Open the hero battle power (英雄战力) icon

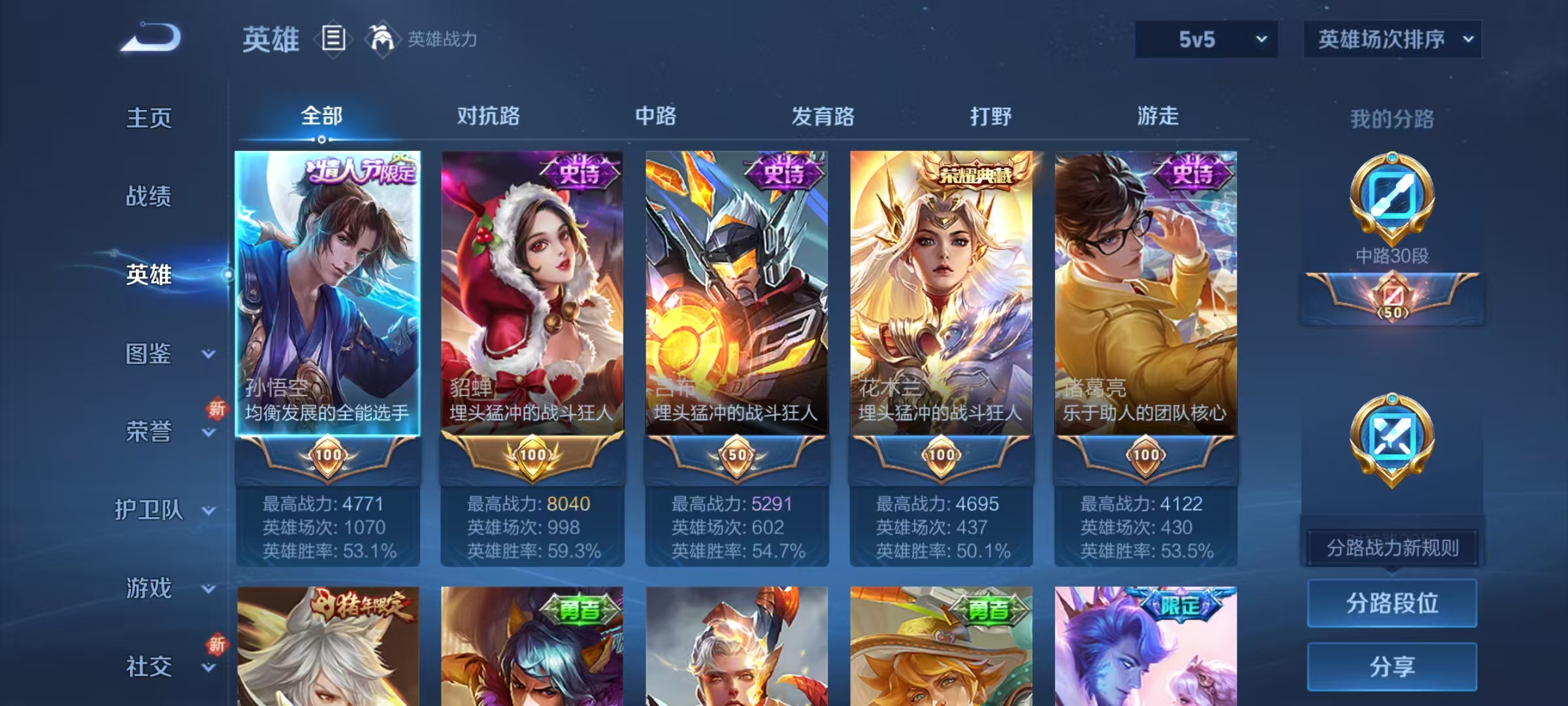[x=383, y=38]
